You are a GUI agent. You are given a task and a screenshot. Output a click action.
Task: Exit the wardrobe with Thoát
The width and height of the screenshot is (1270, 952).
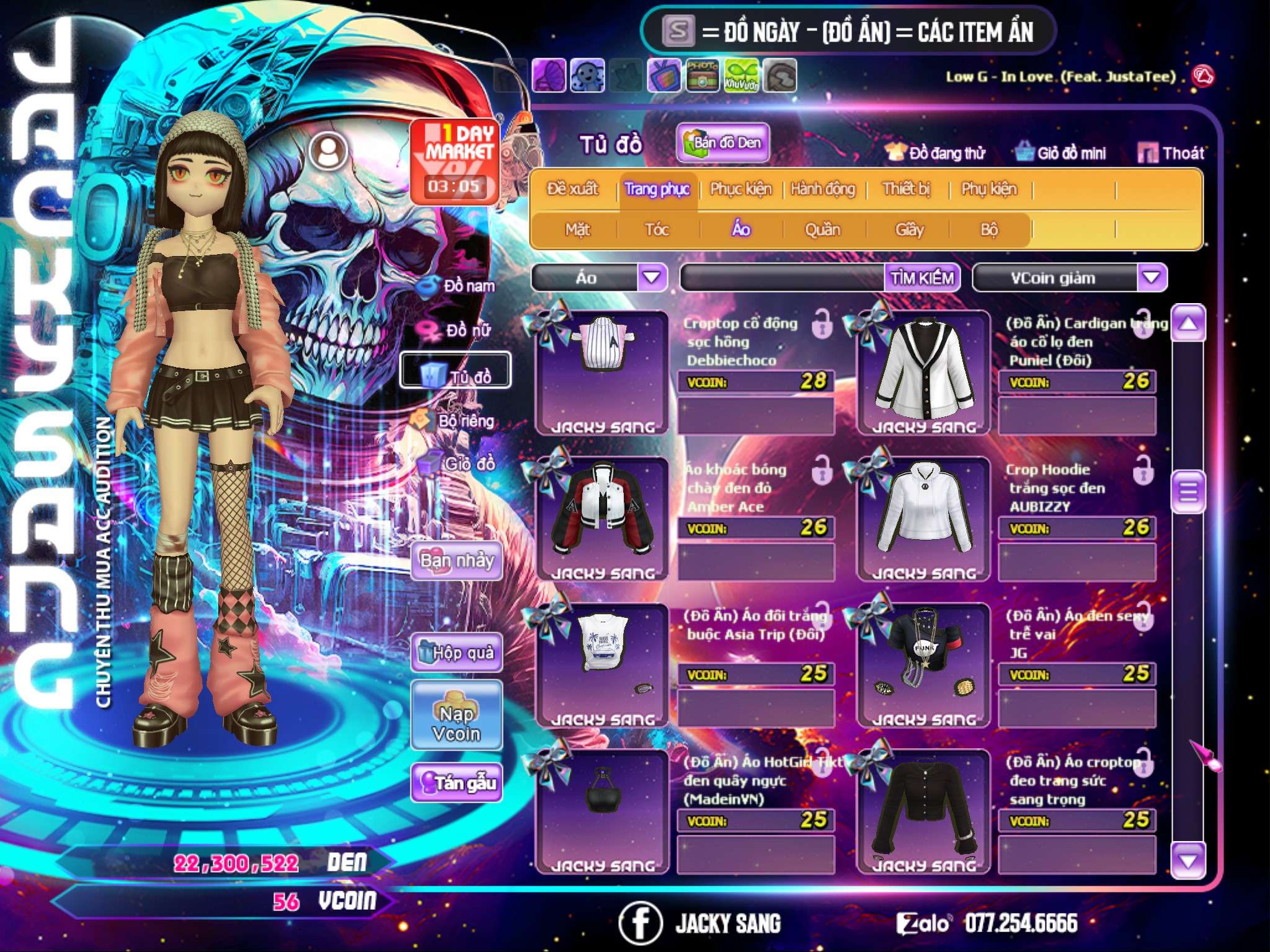1171,153
